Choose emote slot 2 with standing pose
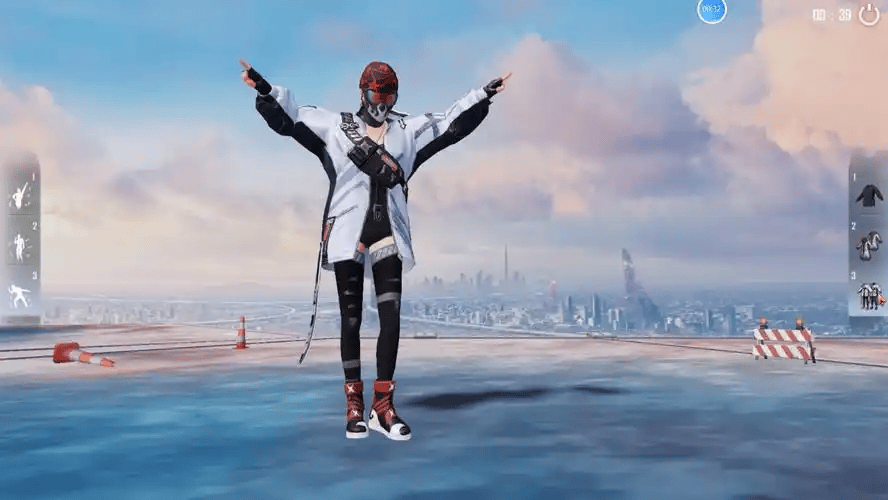 pos(20,246)
